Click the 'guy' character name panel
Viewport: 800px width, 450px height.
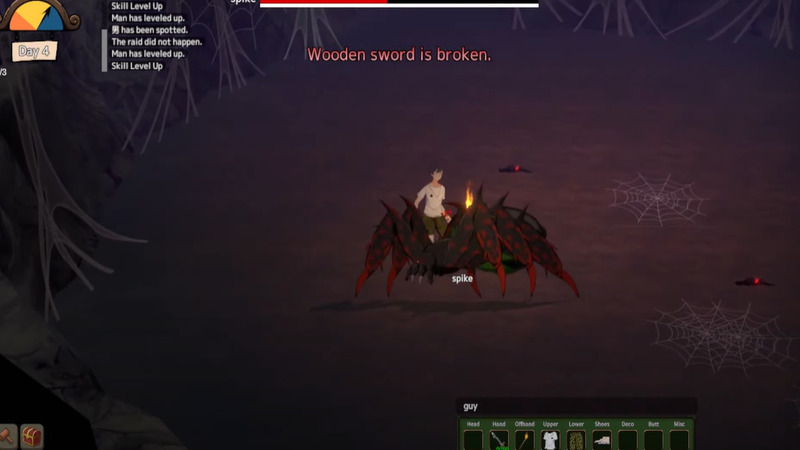click(x=575, y=406)
